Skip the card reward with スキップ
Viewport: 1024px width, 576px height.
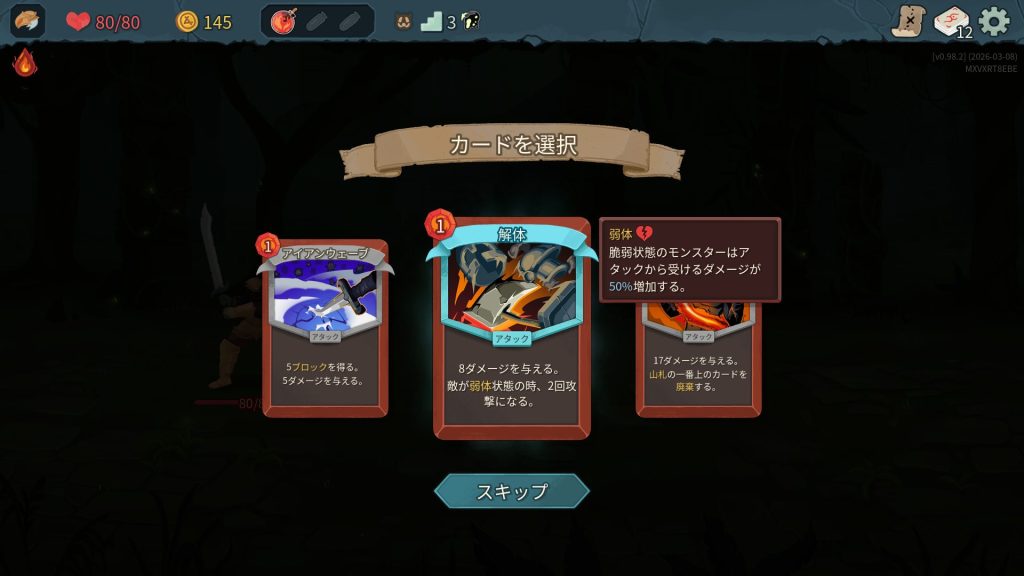(511, 491)
